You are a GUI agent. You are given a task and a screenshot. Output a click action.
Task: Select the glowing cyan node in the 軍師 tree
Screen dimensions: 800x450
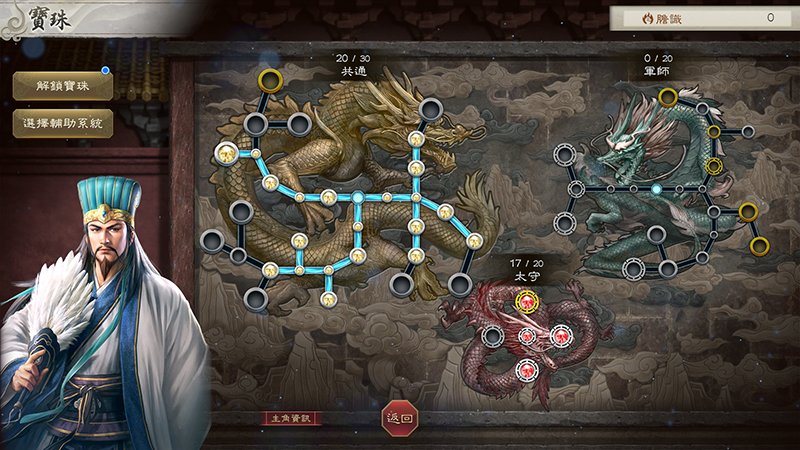pyautogui.click(x=656, y=188)
